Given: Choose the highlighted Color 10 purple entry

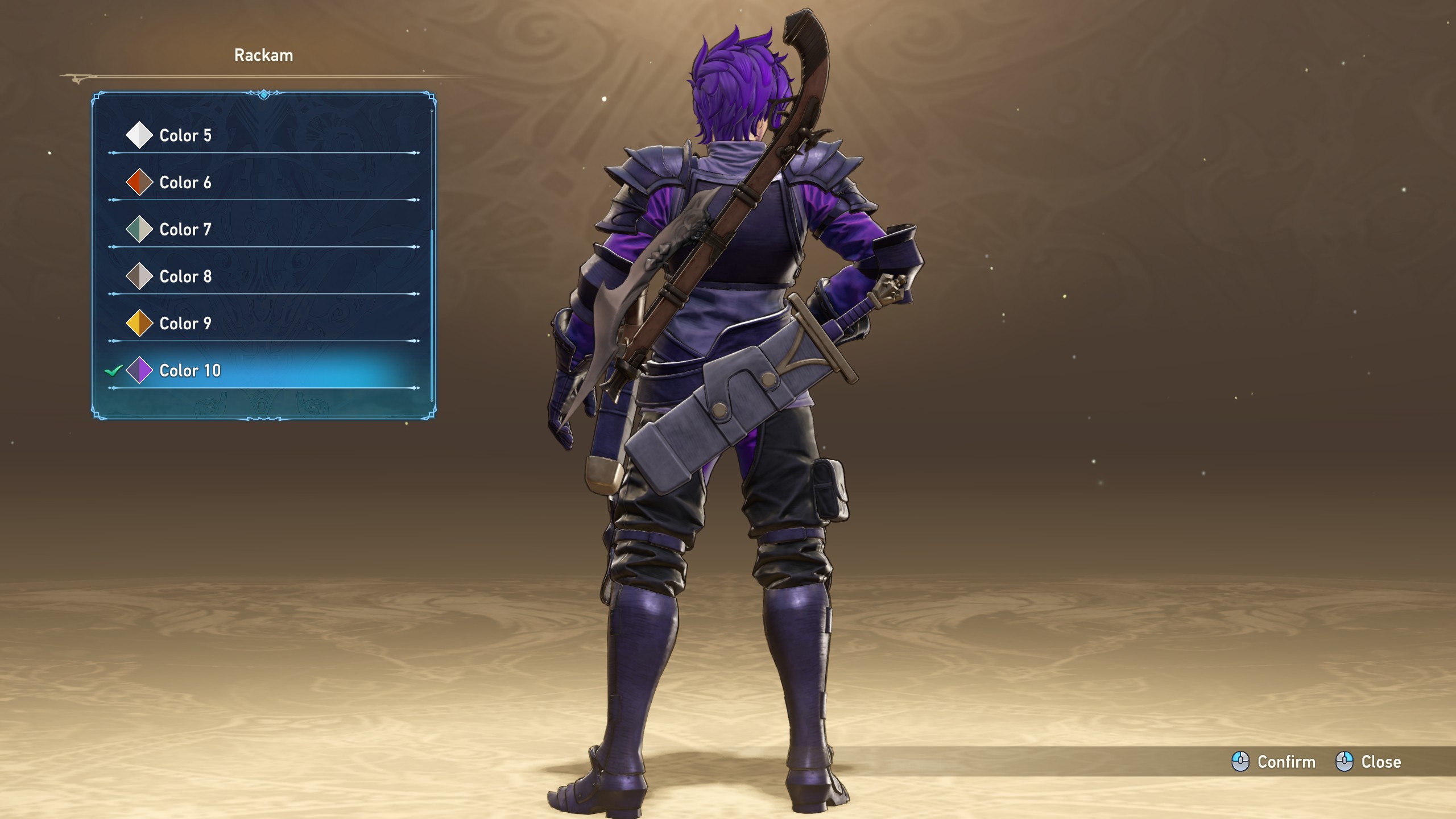Looking at the screenshot, I should [190, 371].
